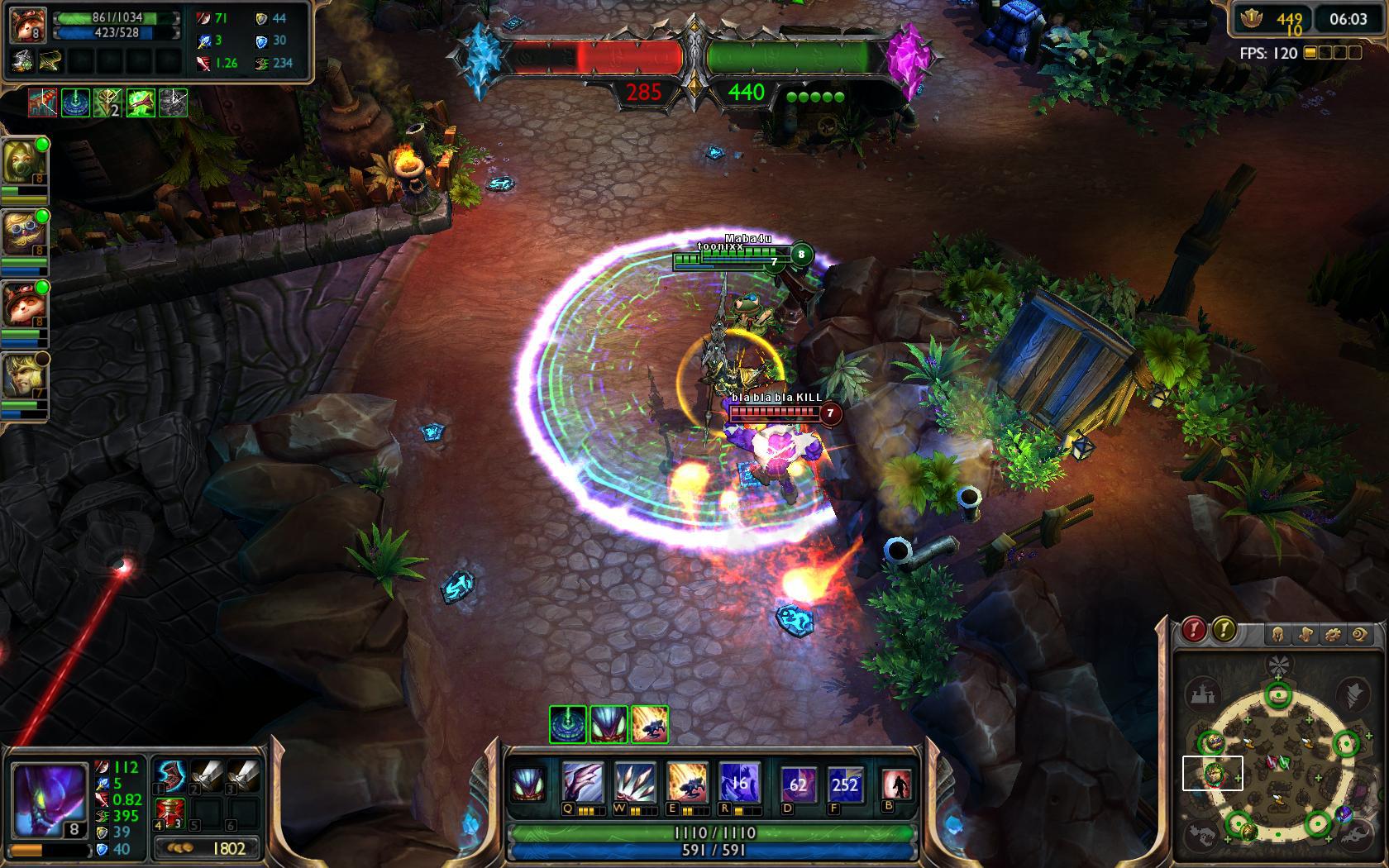Viewport: 1389px width, 868px height.
Task: Select the sword item in slot 2
Action: tap(208, 778)
